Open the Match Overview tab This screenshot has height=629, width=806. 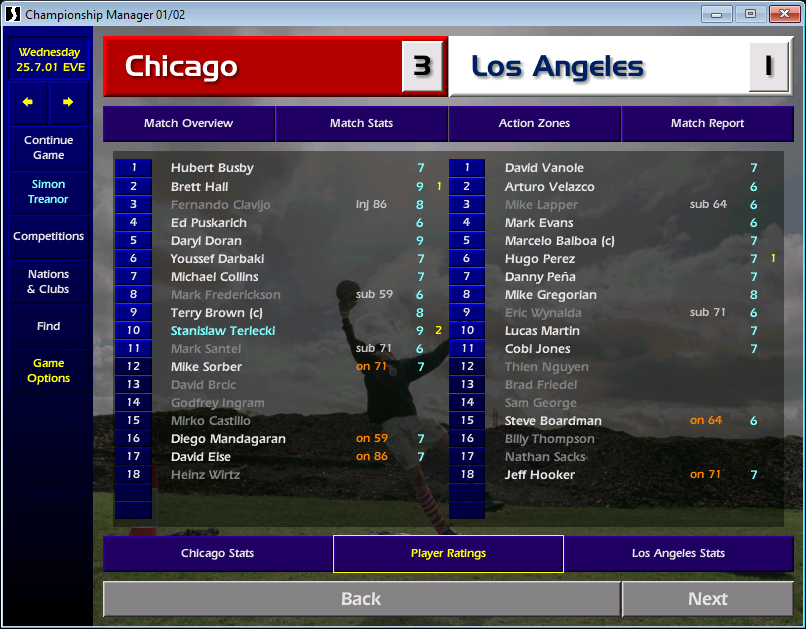(188, 123)
